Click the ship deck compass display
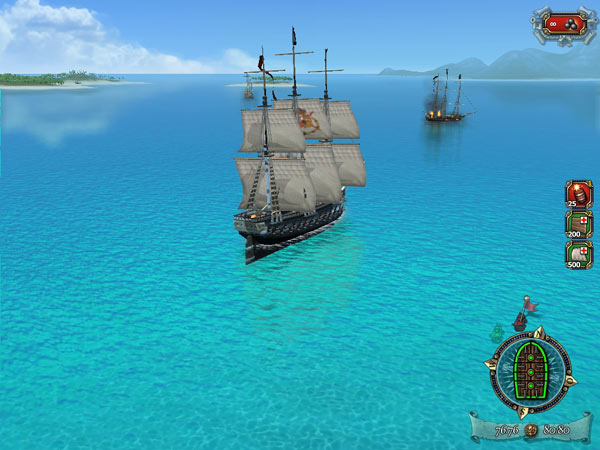The height and width of the screenshot is (450, 600). (x=531, y=371)
